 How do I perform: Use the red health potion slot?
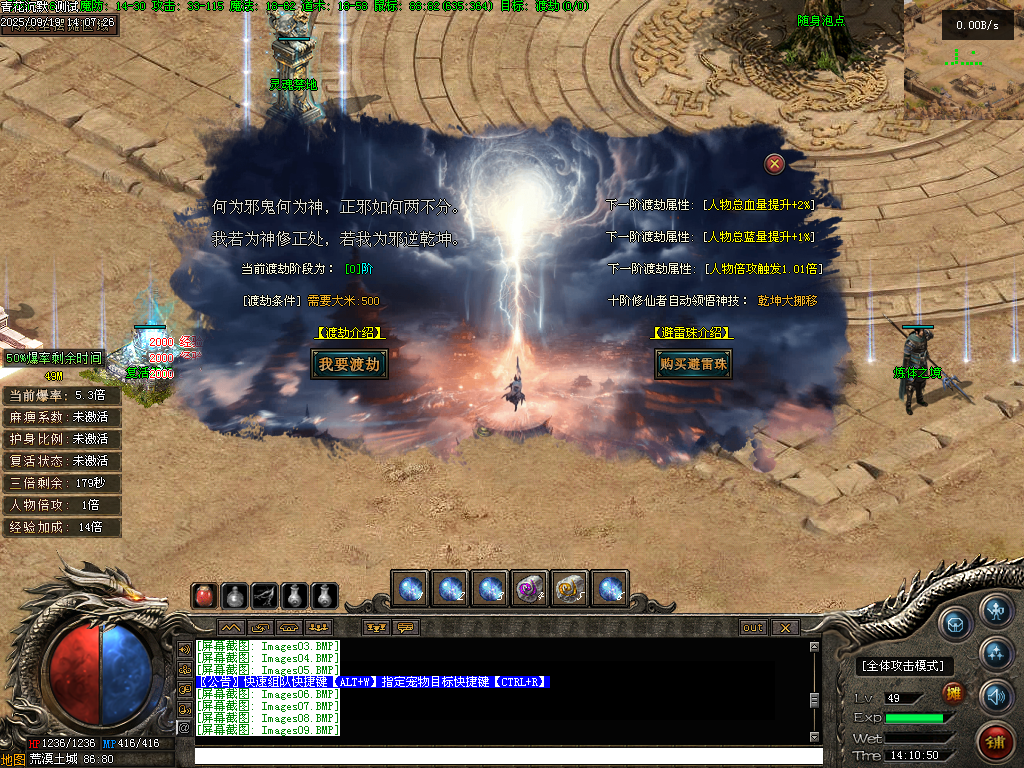pos(205,595)
